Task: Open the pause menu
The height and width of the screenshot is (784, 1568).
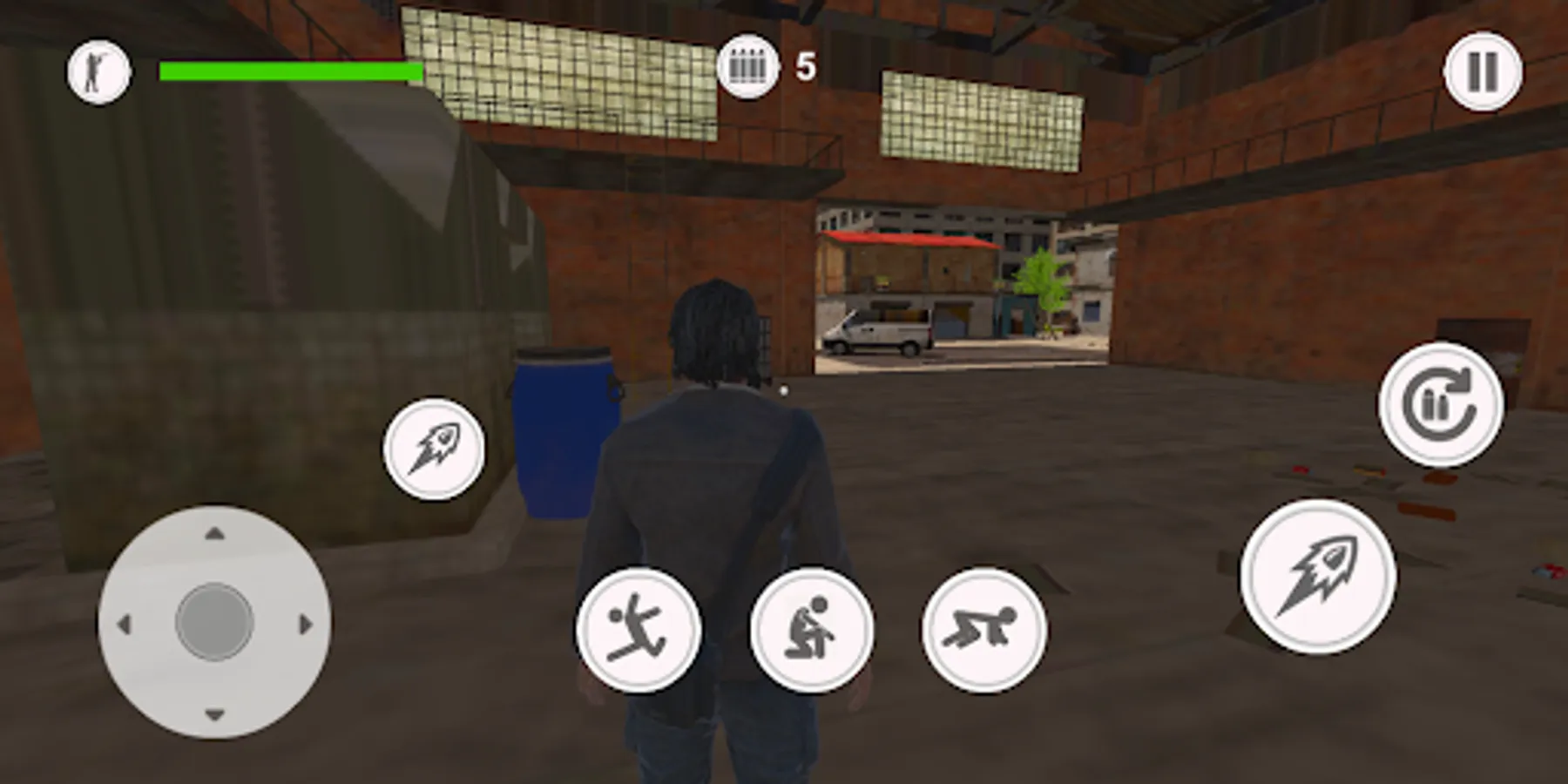Action: 1481,71
